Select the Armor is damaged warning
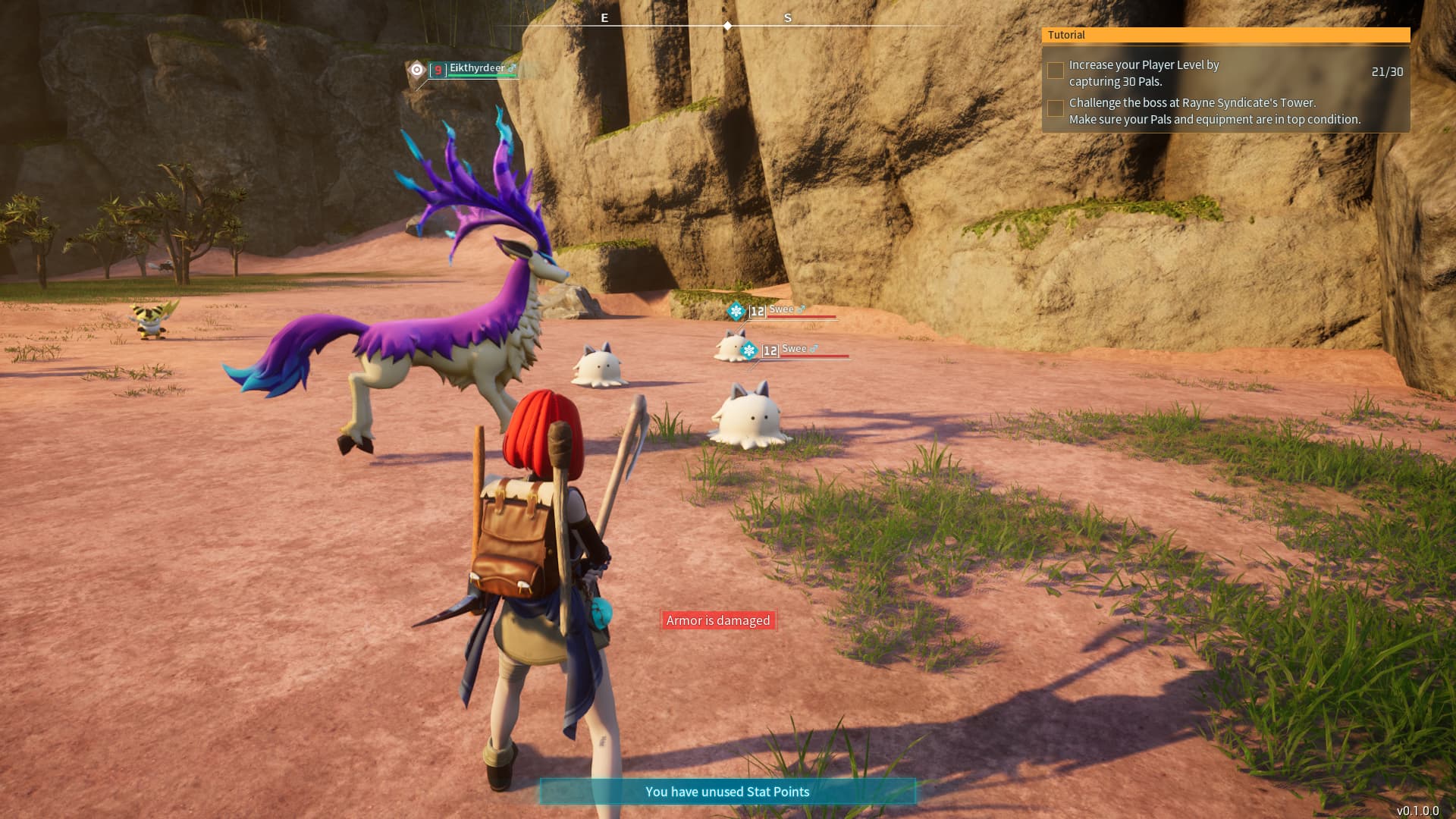This screenshot has height=819, width=1456. pos(718,620)
